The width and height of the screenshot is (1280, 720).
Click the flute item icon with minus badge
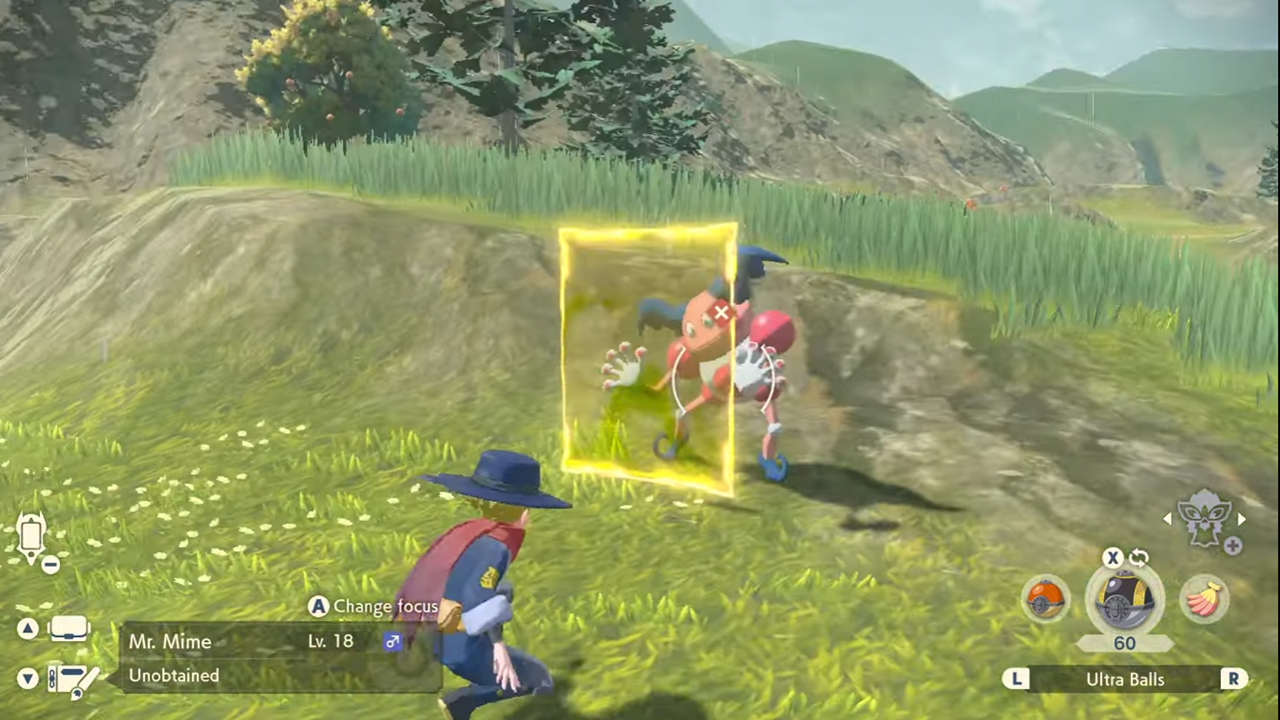[x=31, y=535]
